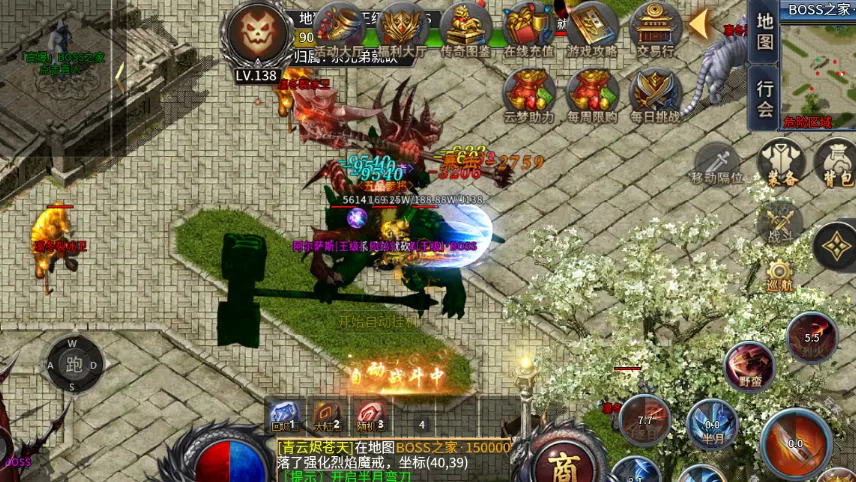
Task: Toggle the 巡航 auto-patrol gear icon
Action: coord(781,274)
